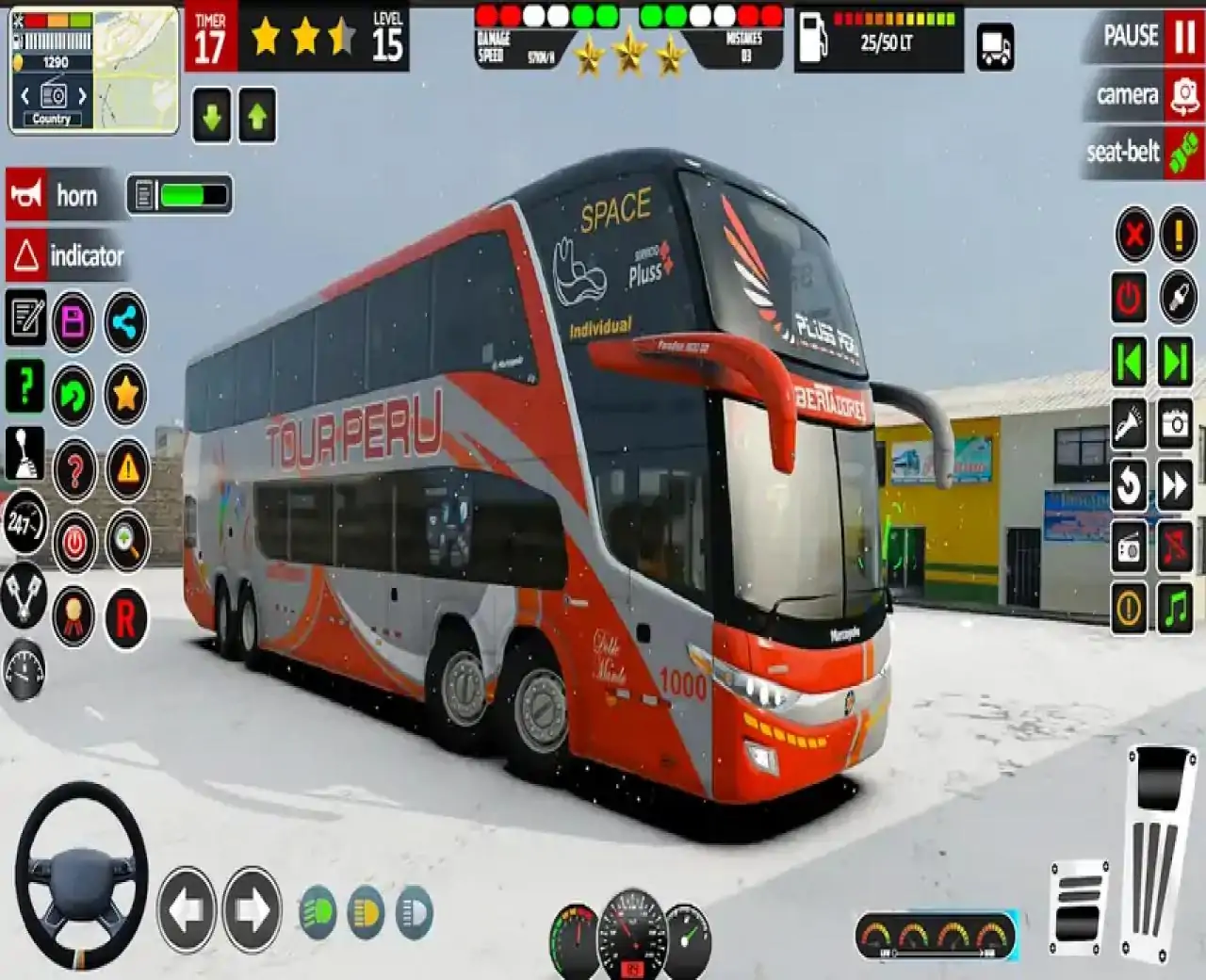This screenshot has width=1206, height=980.
Task: Open the blue share icon
Action: (x=125, y=322)
